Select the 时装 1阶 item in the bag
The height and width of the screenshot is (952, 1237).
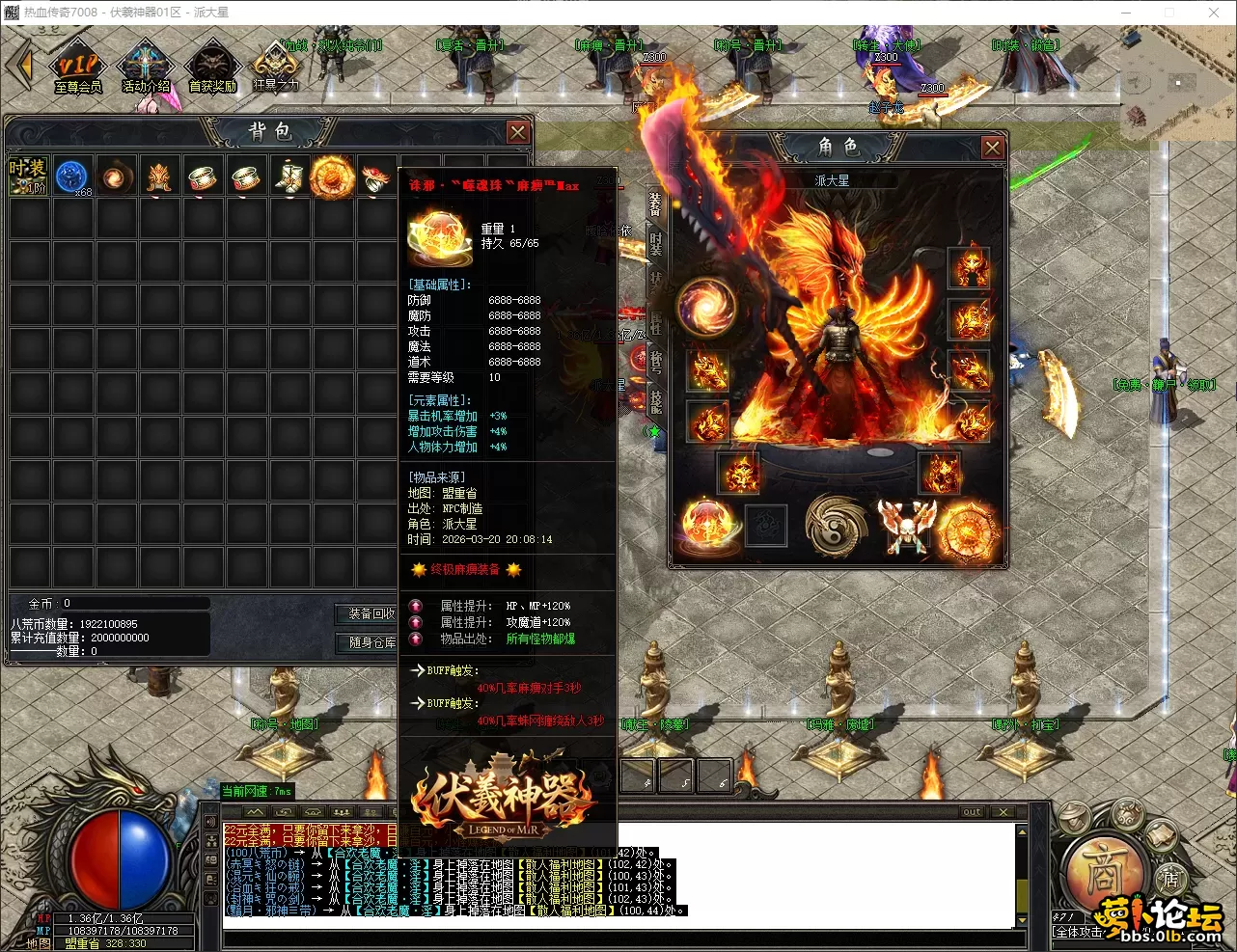pos(28,177)
